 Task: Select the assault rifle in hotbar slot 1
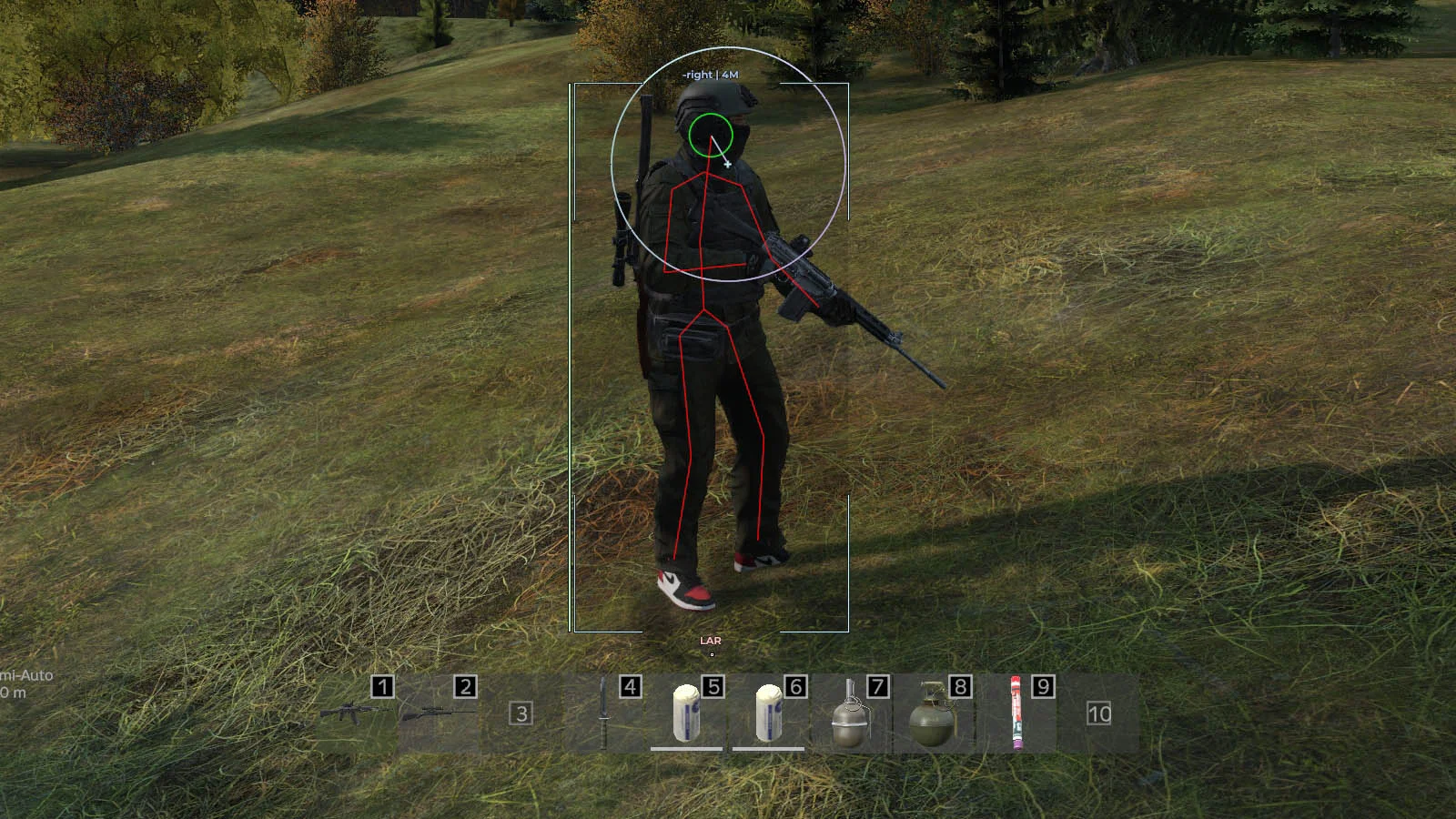pos(350,713)
